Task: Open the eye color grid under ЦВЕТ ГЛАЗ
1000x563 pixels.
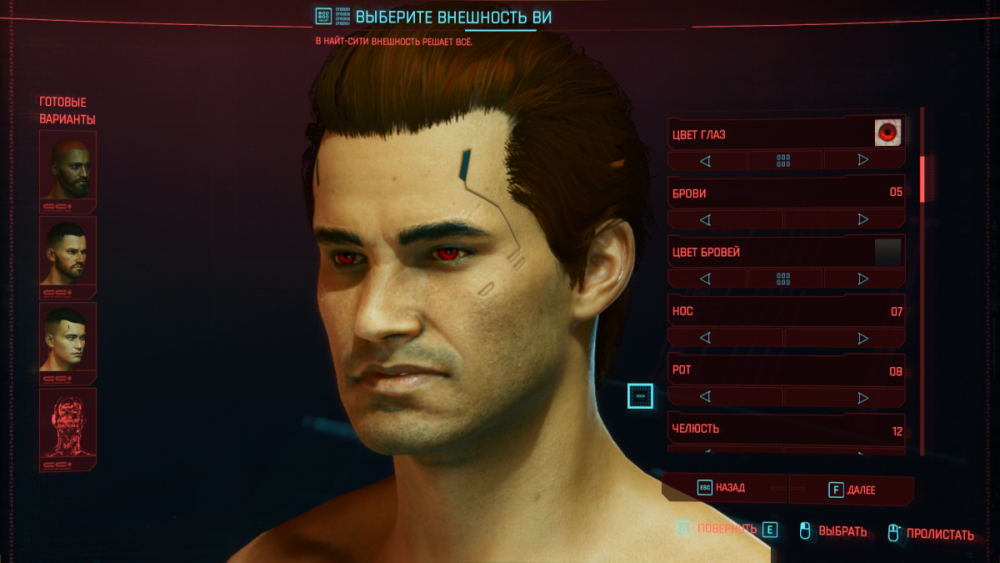Action: [784, 160]
